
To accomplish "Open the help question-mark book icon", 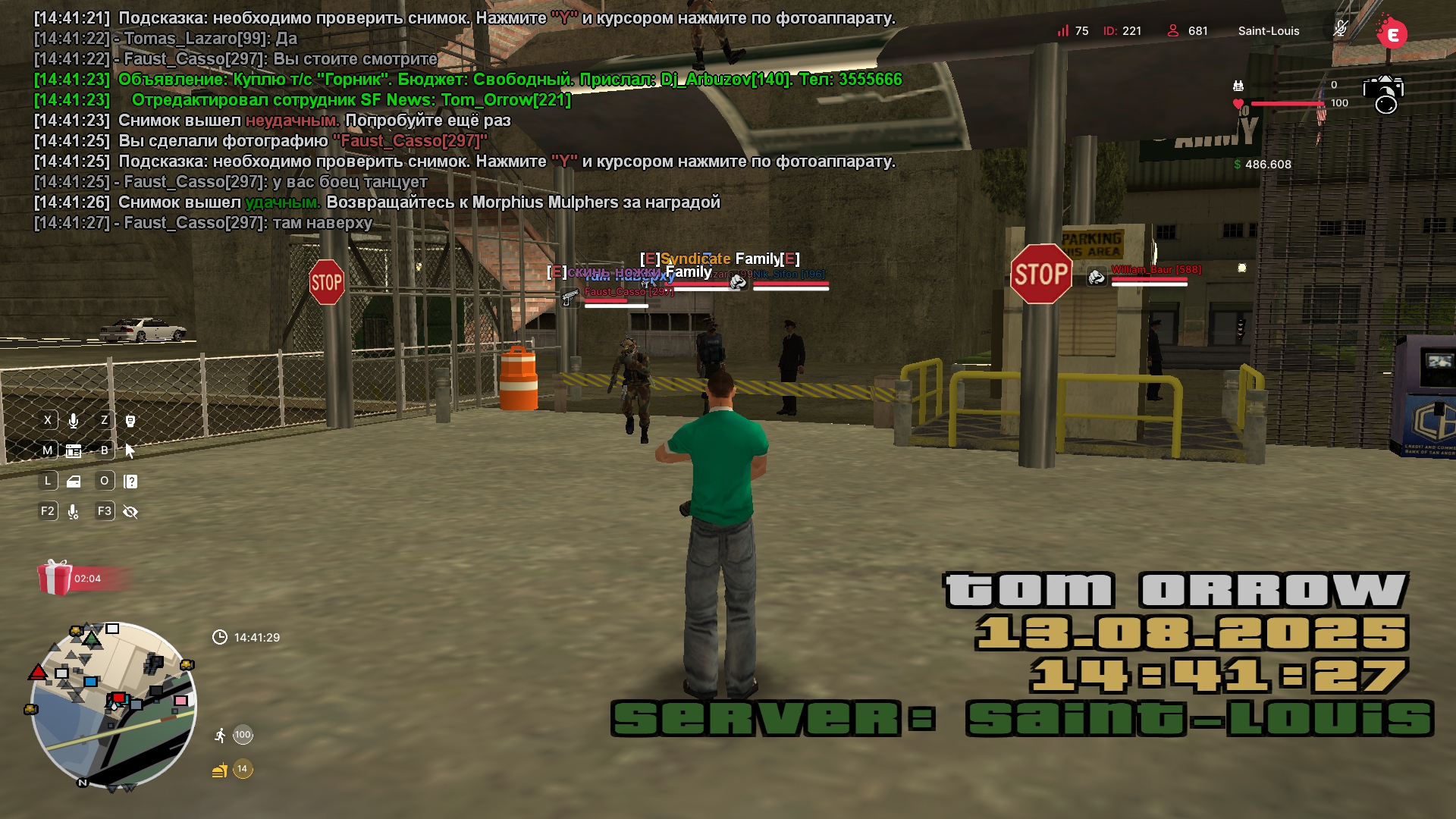I will click(x=130, y=482).
